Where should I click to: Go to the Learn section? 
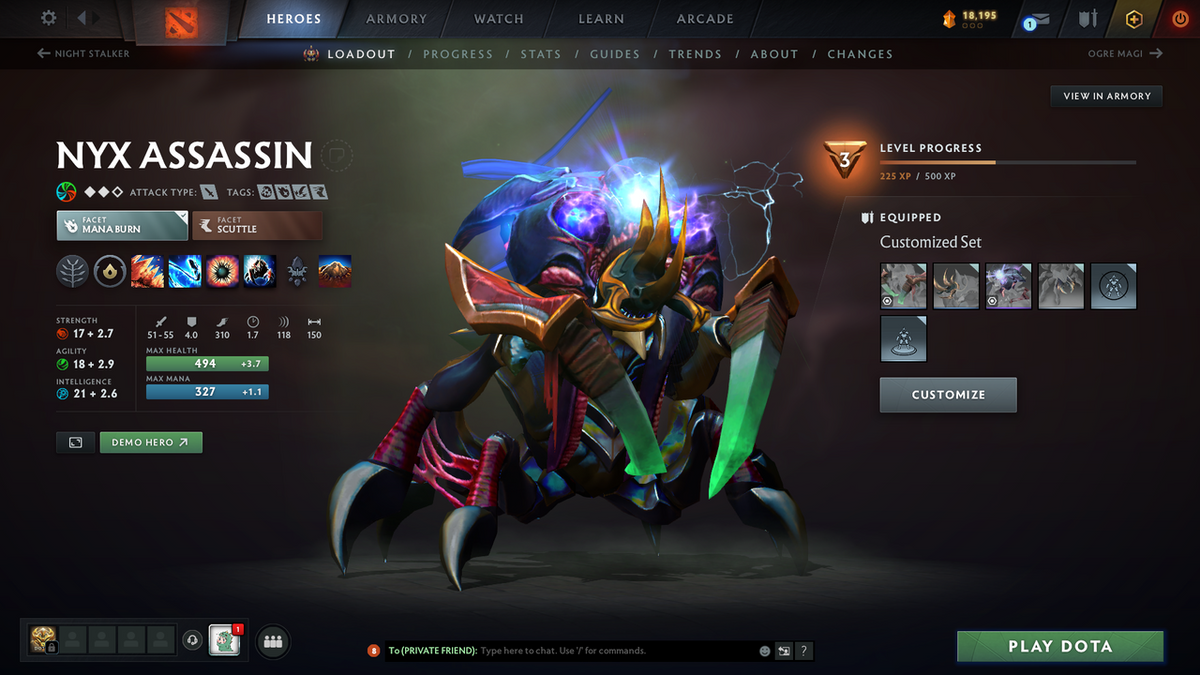pos(601,19)
